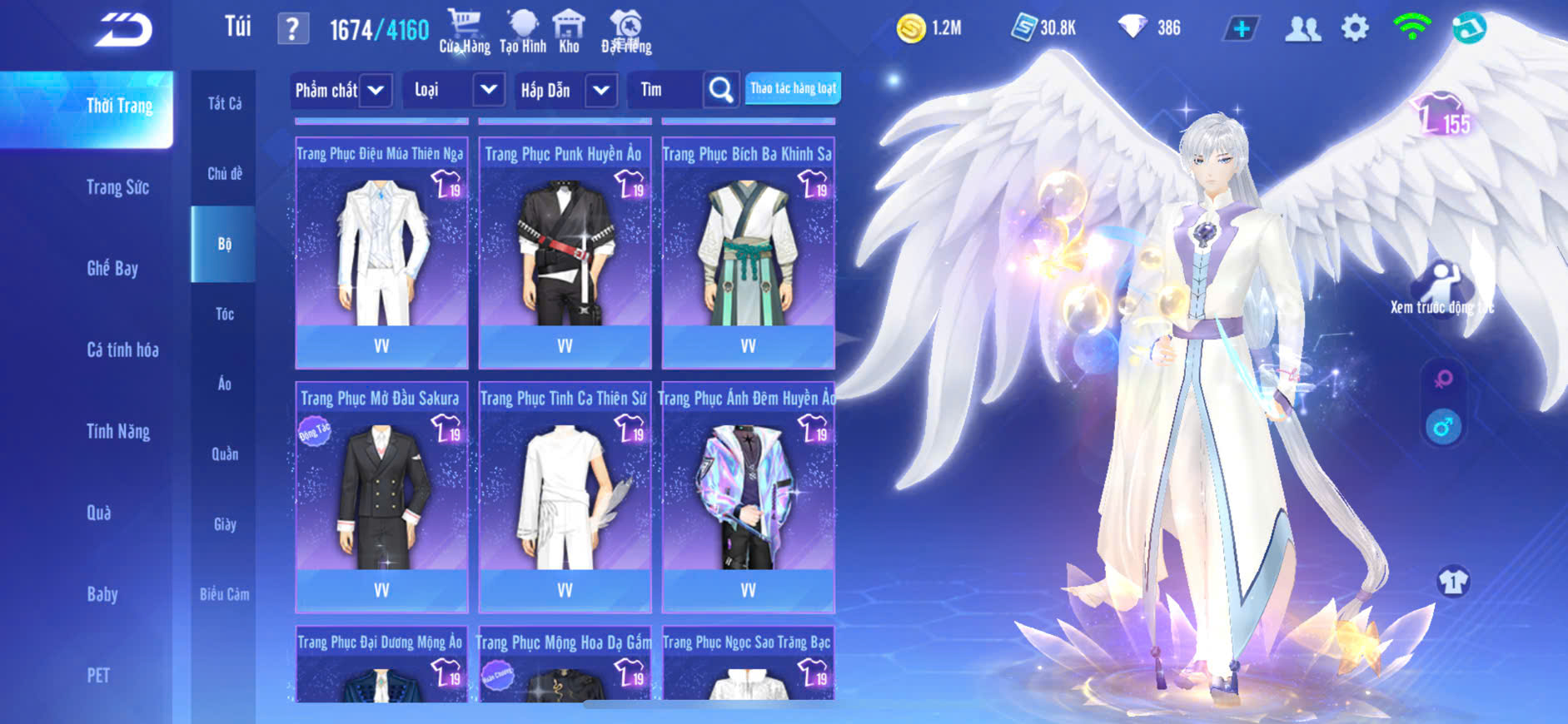The height and width of the screenshot is (724, 1568).
Task: Activate Thao tác hàng loạt button
Action: pos(793,88)
